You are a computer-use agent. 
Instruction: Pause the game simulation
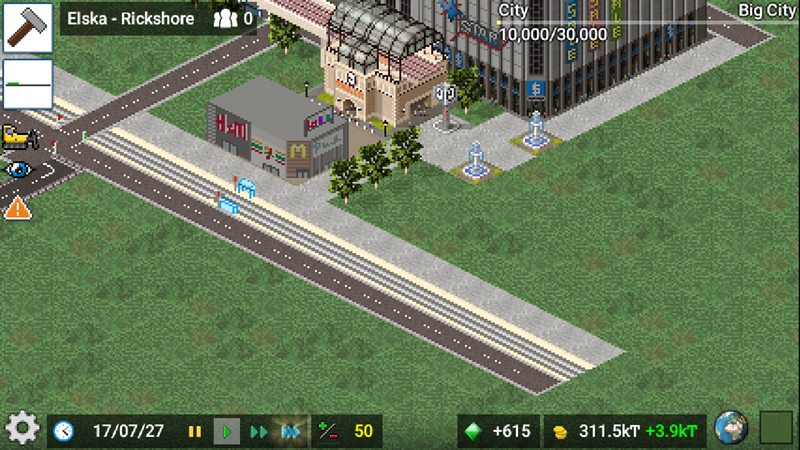(x=195, y=432)
